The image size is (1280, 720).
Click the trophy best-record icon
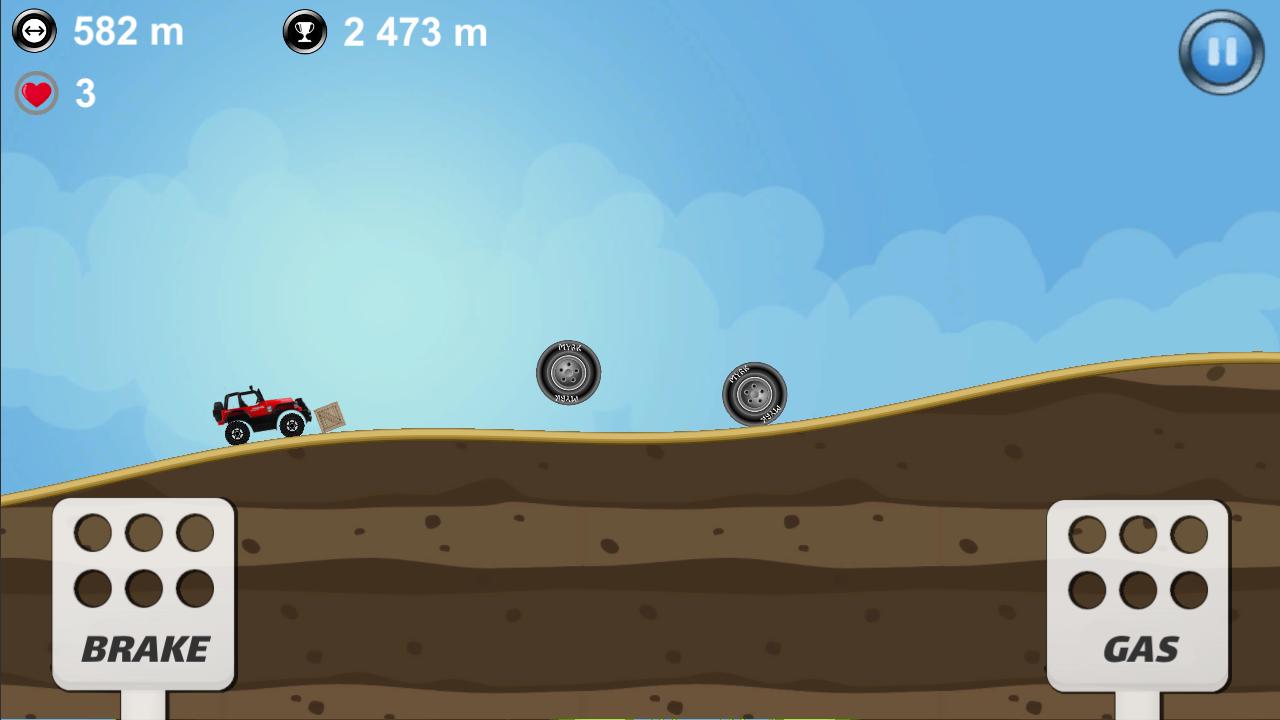(x=304, y=31)
